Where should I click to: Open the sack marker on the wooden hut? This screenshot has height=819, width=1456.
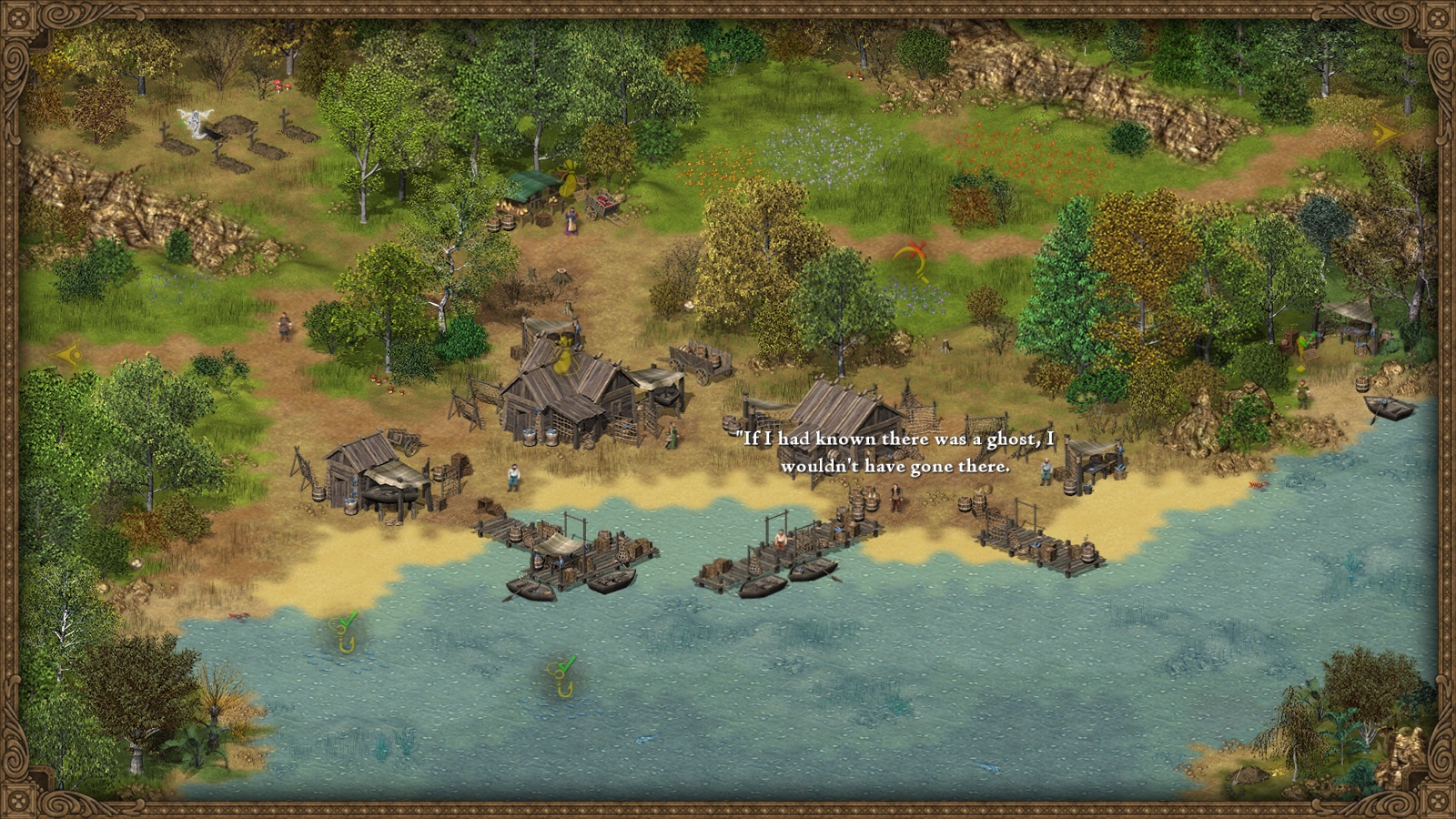(x=564, y=354)
